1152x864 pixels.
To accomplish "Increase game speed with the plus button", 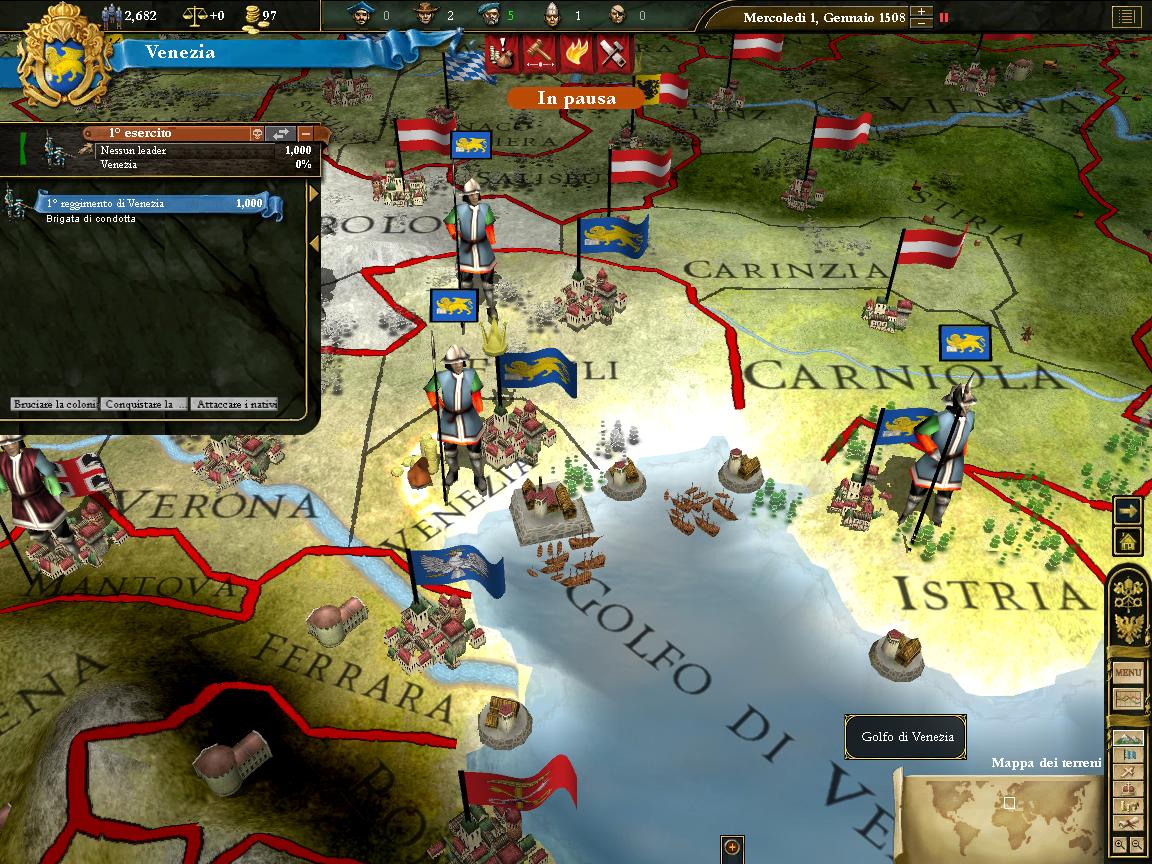I will [921, 12].
